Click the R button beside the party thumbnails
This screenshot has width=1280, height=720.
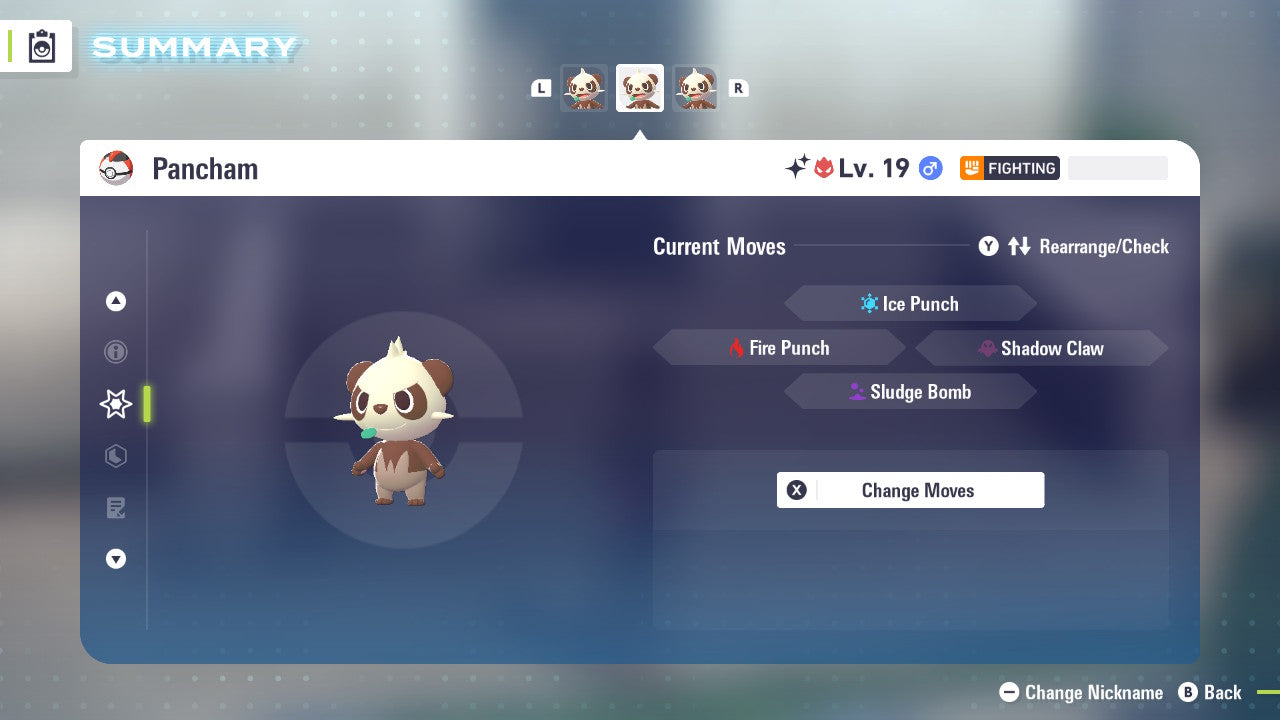coord(738,88)
